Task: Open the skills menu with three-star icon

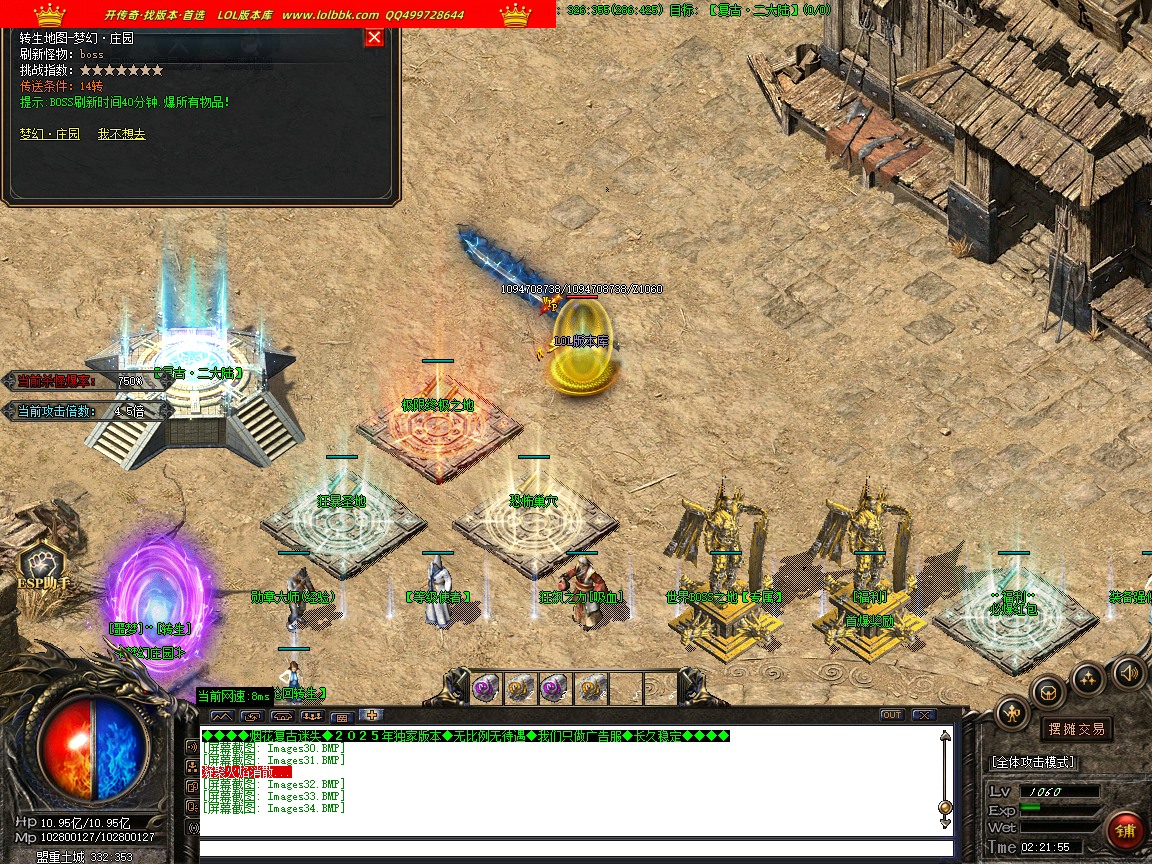Action: [1088, 680]
